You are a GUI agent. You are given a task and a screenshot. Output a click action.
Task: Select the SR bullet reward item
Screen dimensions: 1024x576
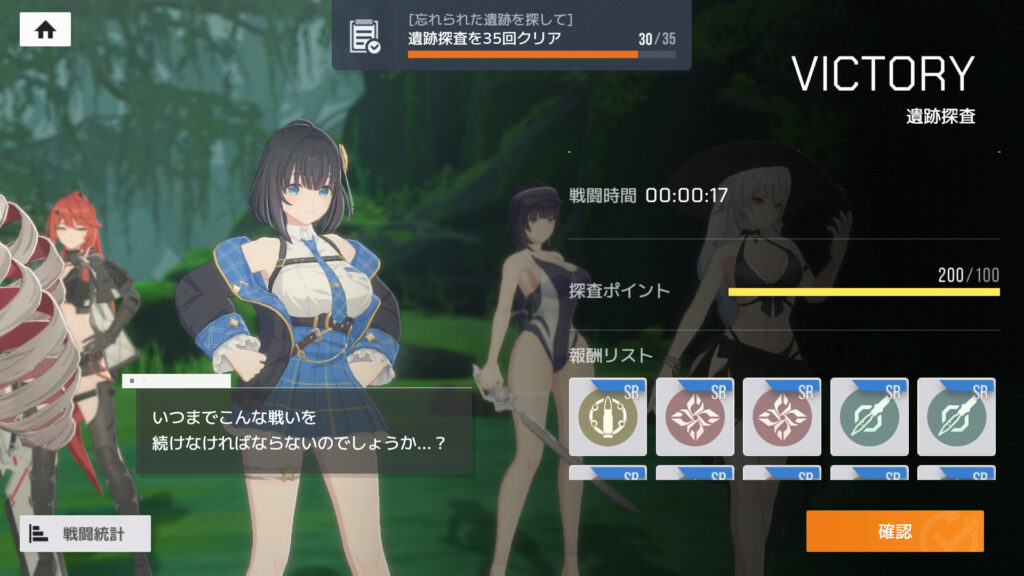tap(608, 417)
